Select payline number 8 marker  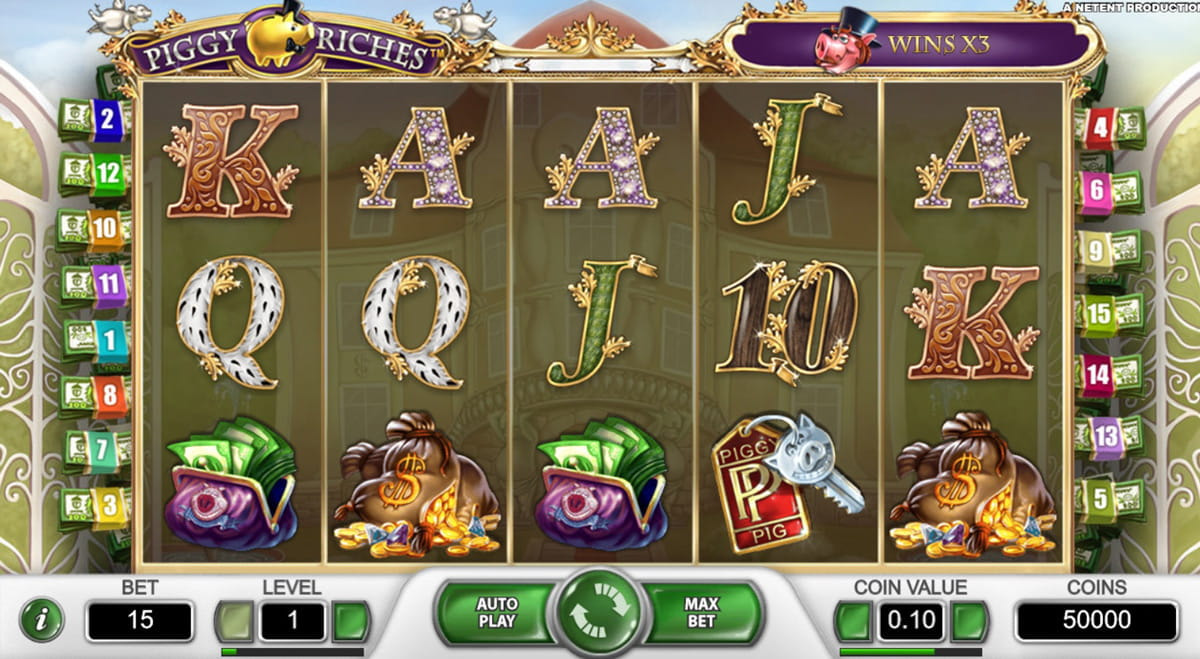click(111, 396)
